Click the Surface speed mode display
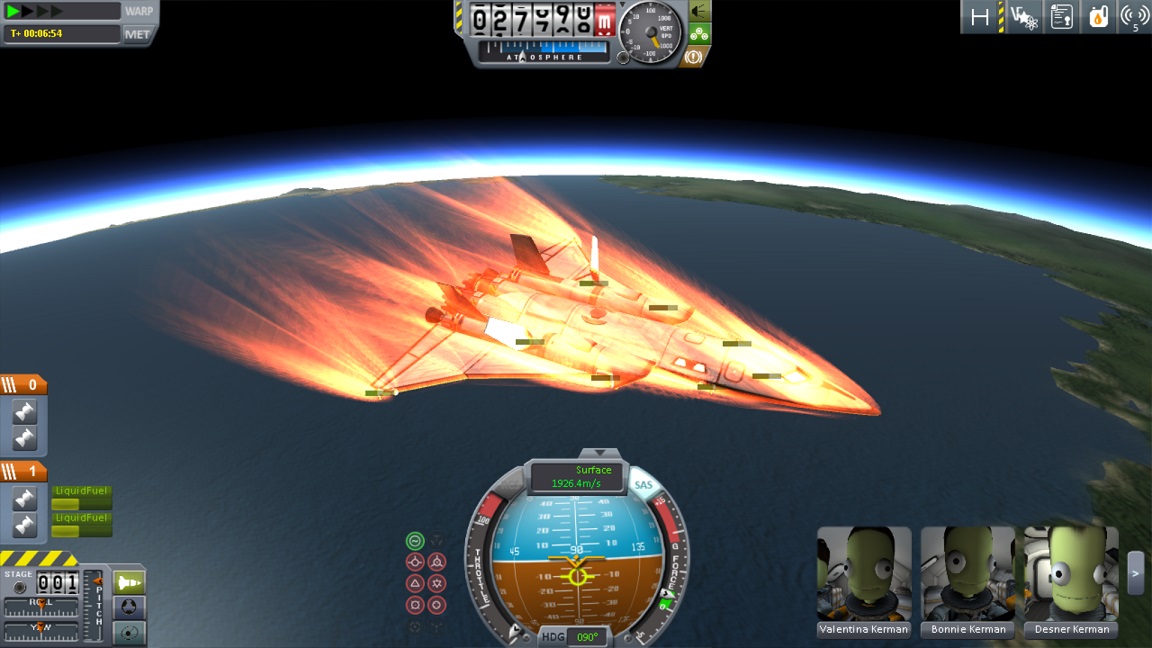Screen dimensions: 1152x648 pos(577,477)
